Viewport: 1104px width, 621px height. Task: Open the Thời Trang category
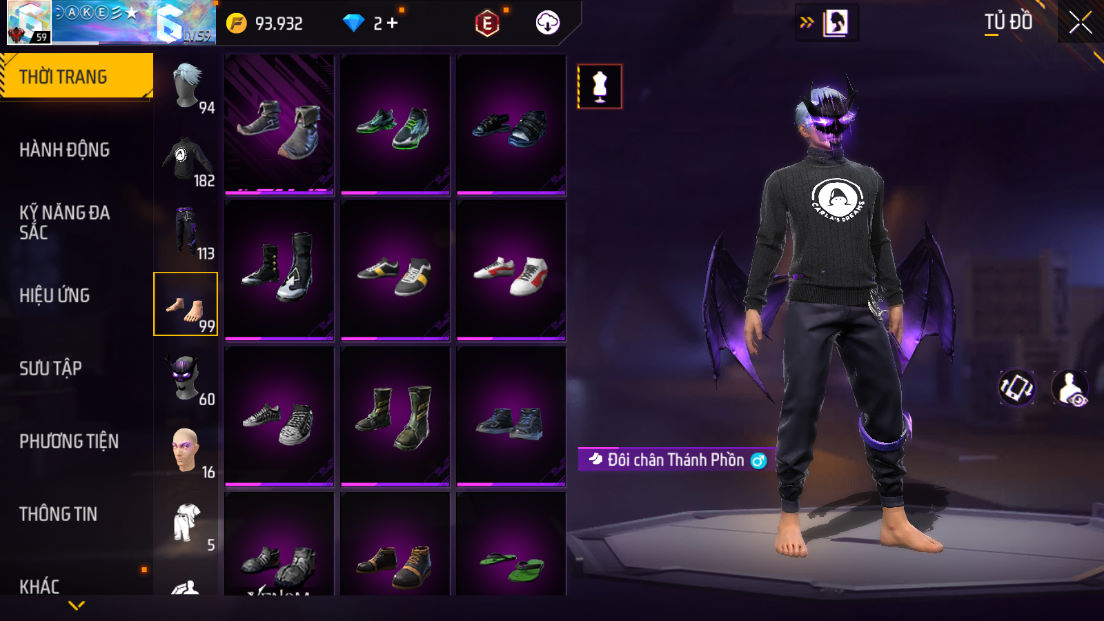coord(76,77)
